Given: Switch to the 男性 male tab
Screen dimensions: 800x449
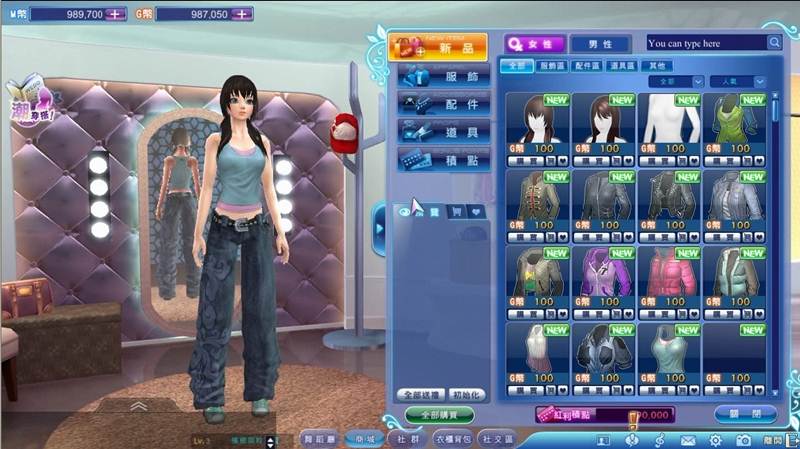Looking at the screenshot, I should [x=600, y=44].
